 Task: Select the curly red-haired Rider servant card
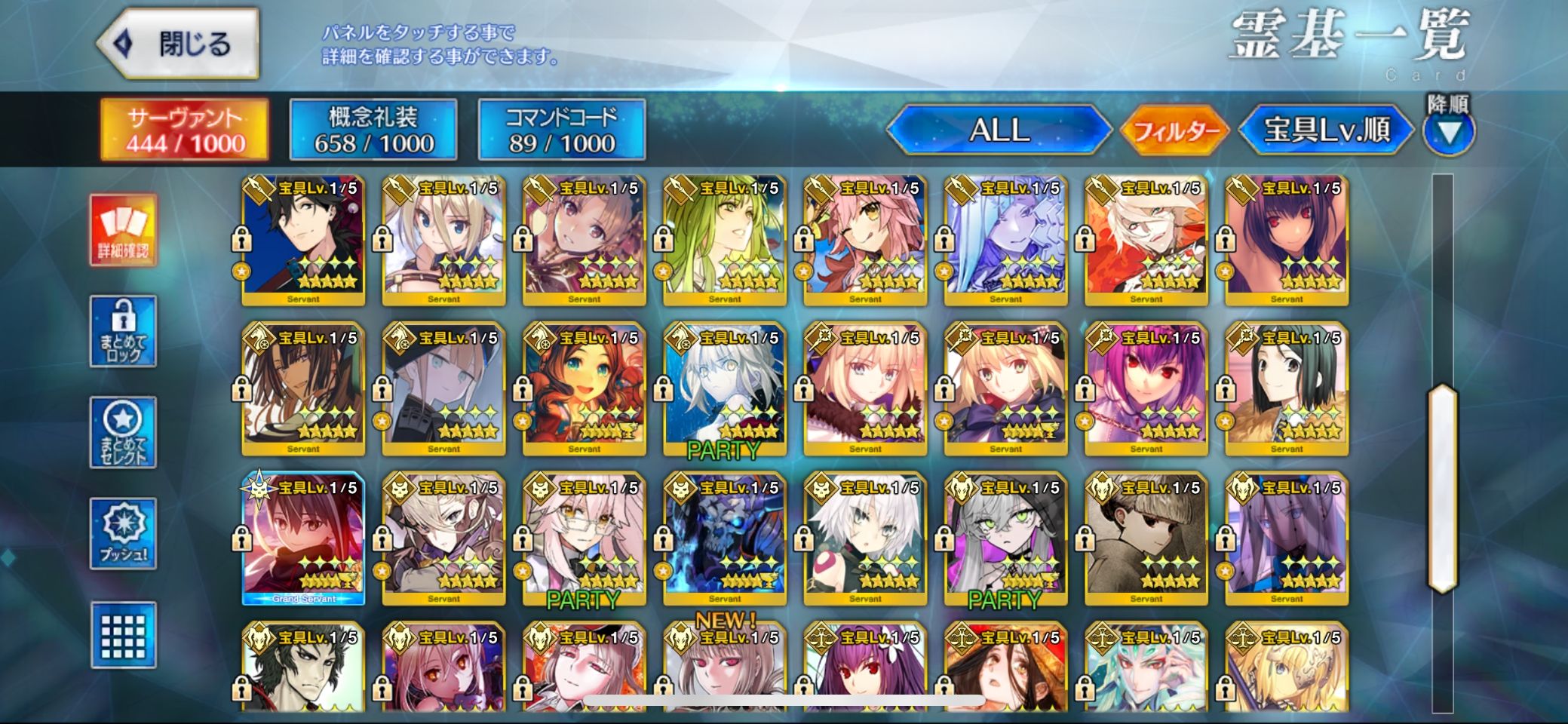point(584,390)
